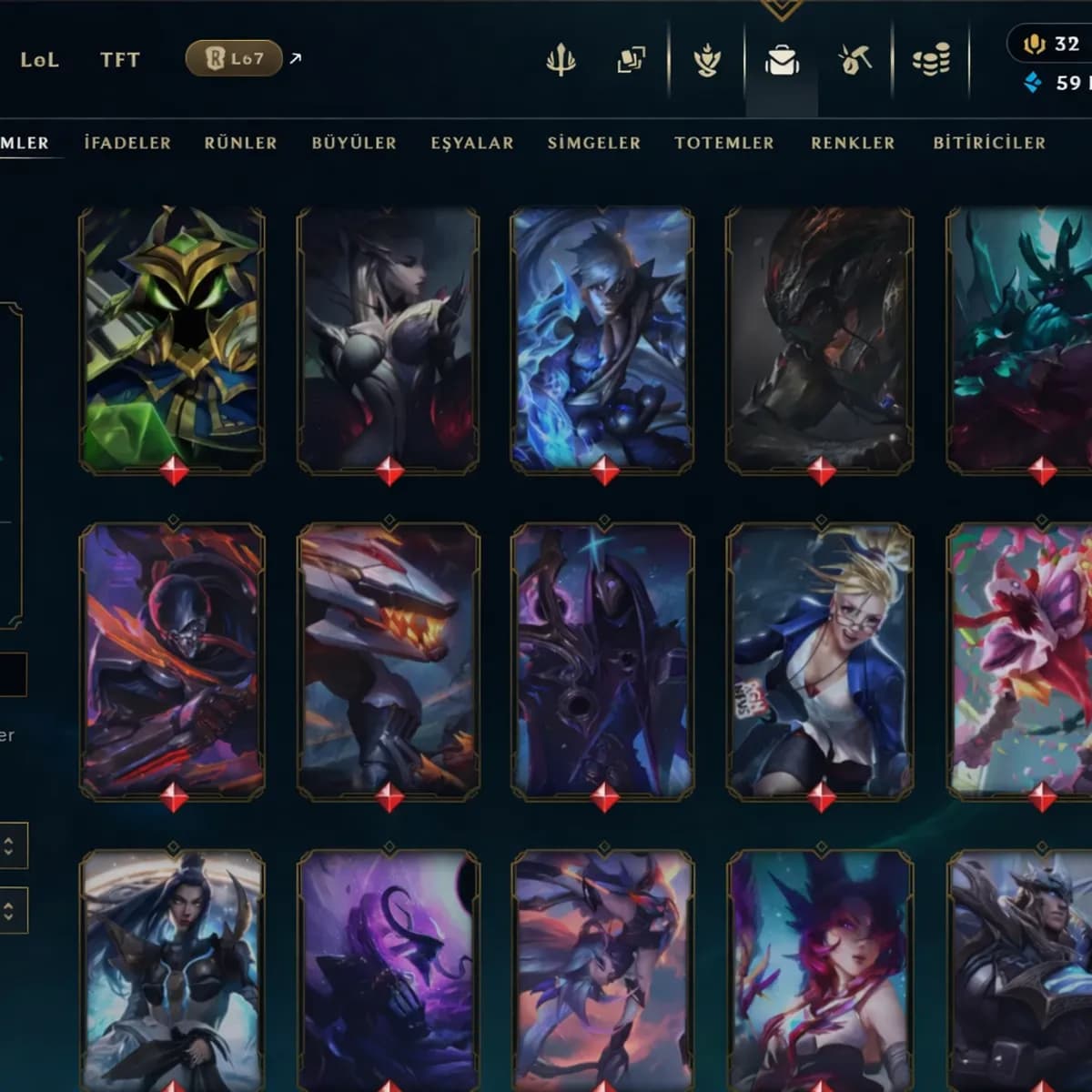This screenshot has height=1092, width=1092.
Task: Select the mecha dragon head skin card
Action: click(x=389, y=661)
